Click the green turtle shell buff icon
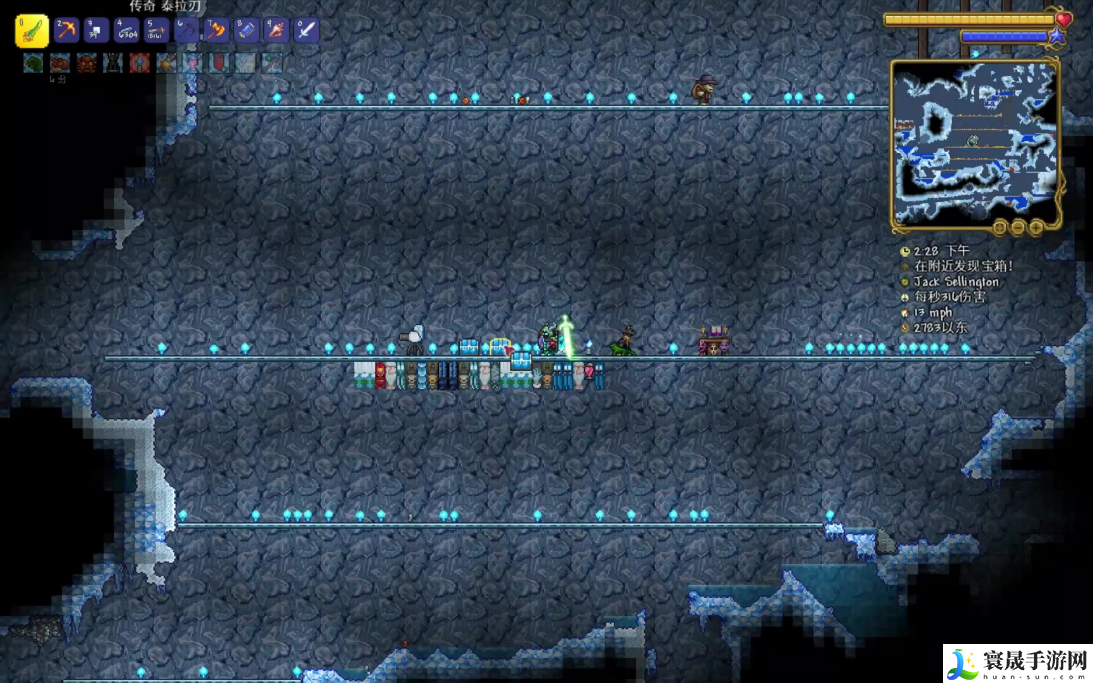1093x683 pixels. (x=33, y=63)
